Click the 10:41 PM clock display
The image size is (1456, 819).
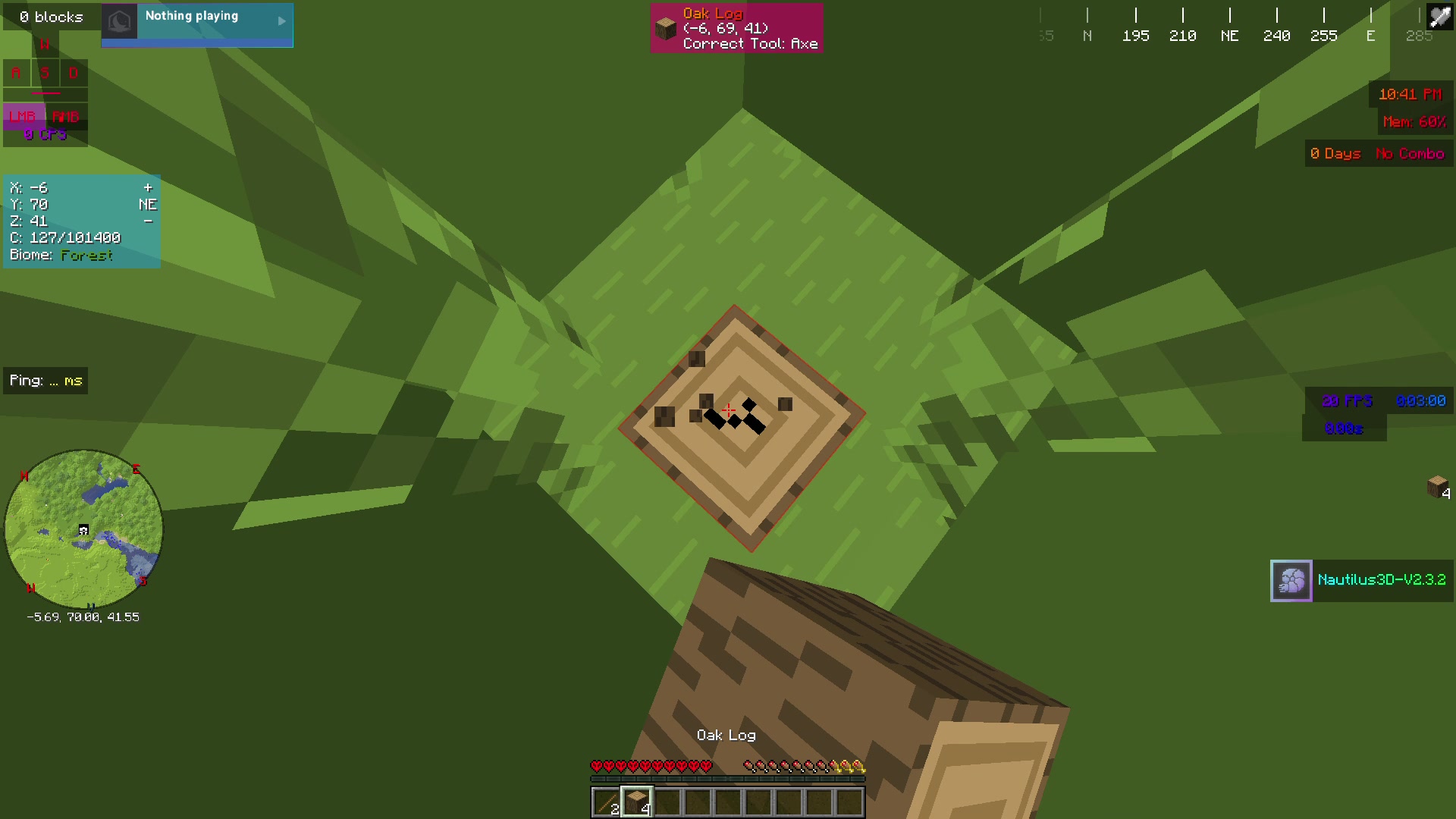(1410, 94)
